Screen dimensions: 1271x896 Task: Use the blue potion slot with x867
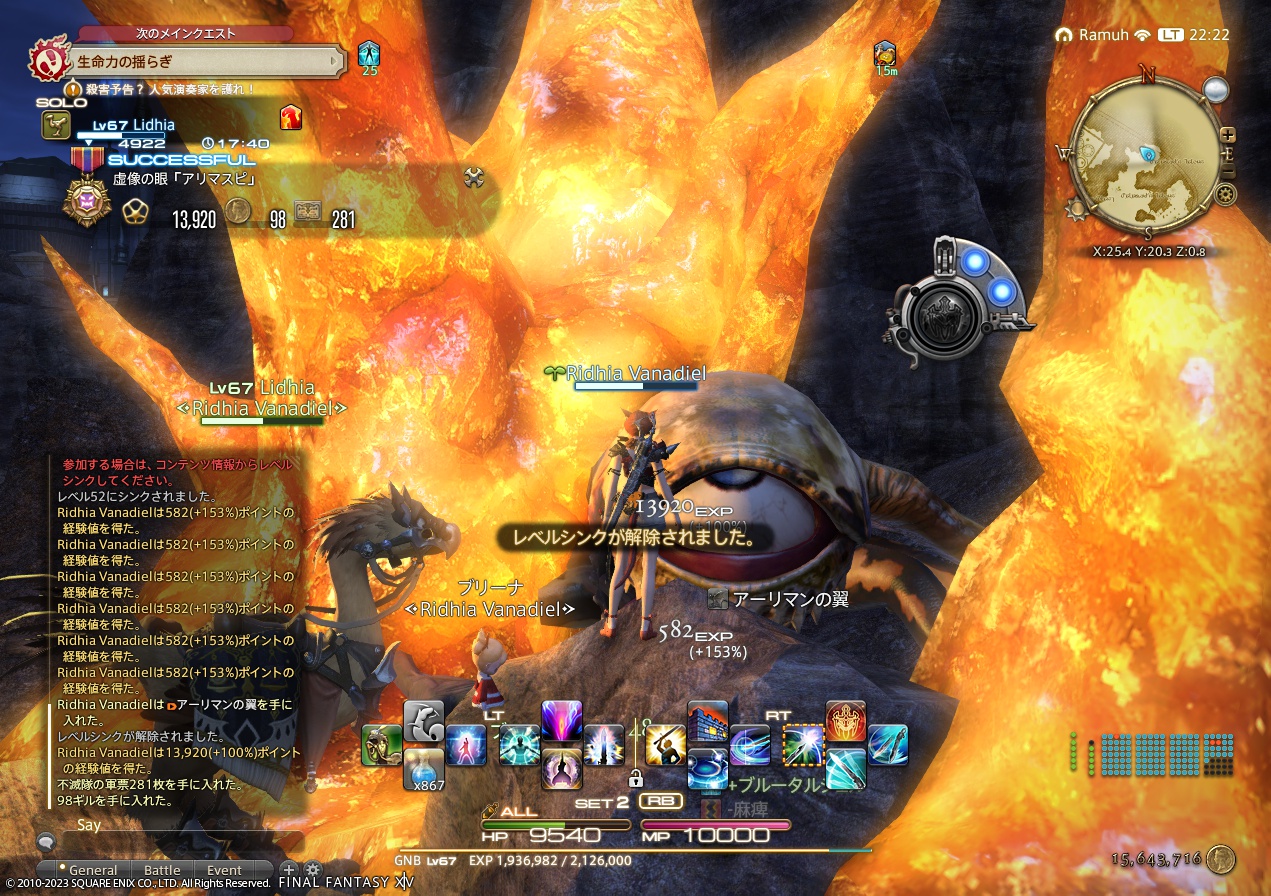(423, 768)
